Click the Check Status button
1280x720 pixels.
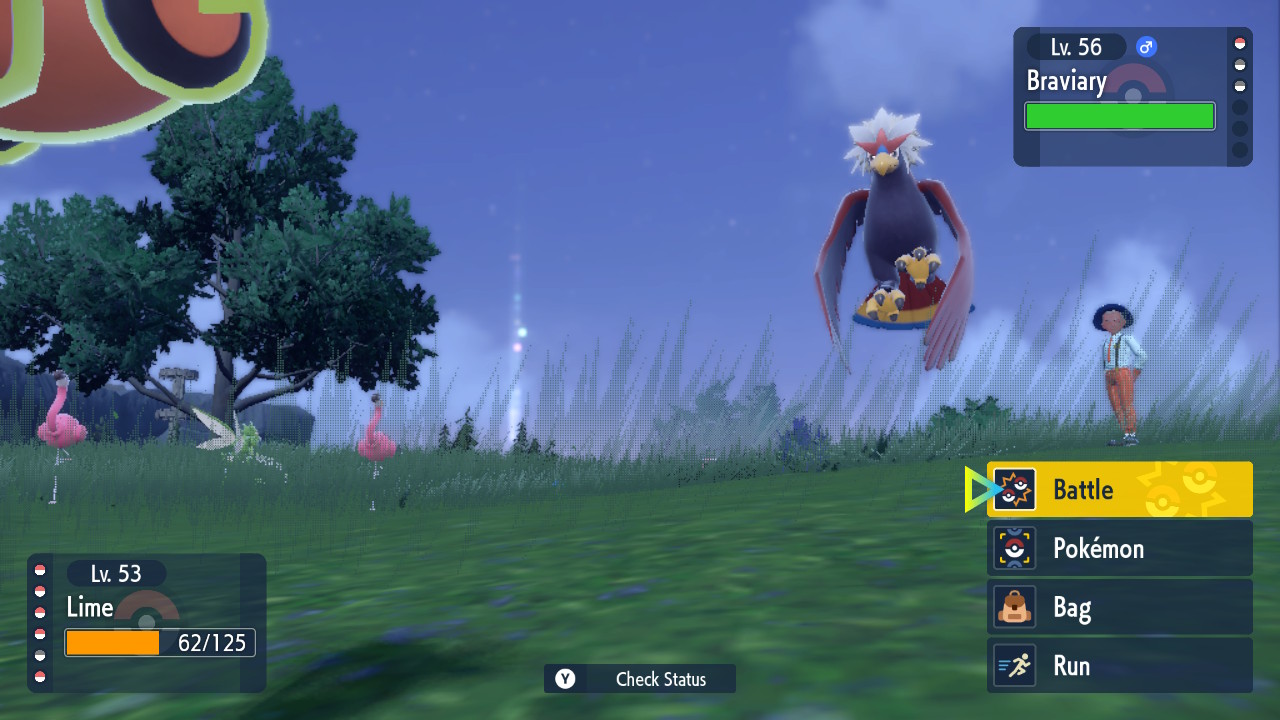640,679
